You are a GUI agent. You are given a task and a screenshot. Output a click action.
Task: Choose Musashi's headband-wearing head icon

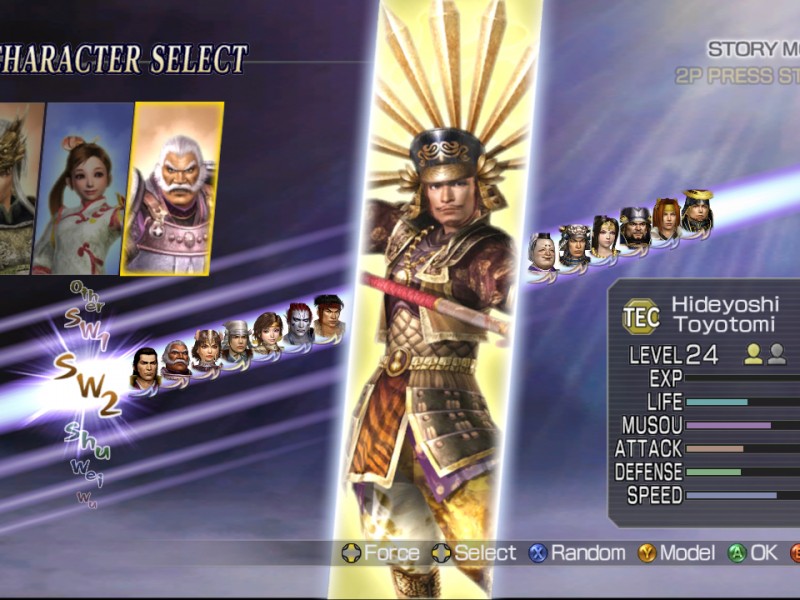pyautogui.click(x=329, y=315)
